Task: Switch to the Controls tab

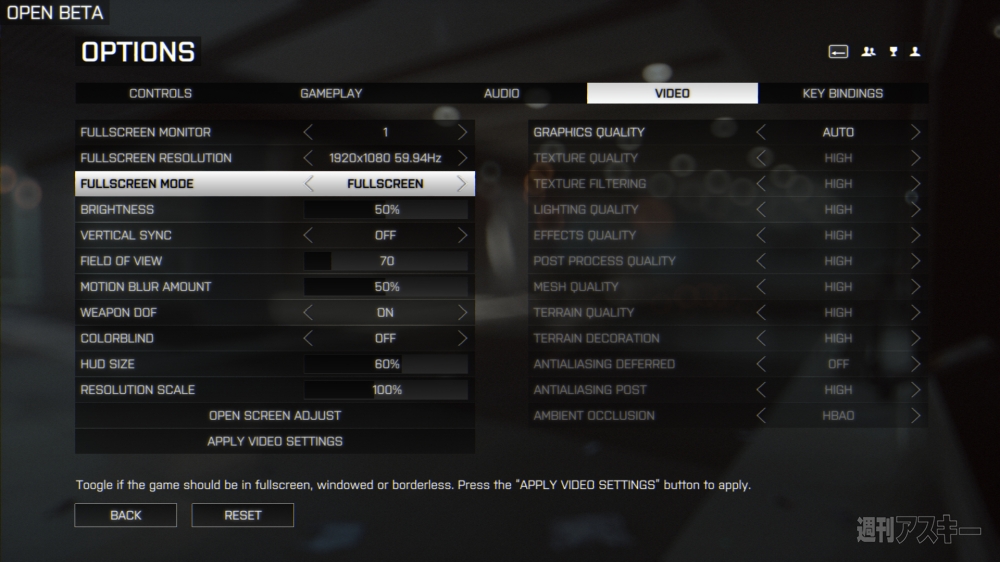Action: tap(160, 93)
